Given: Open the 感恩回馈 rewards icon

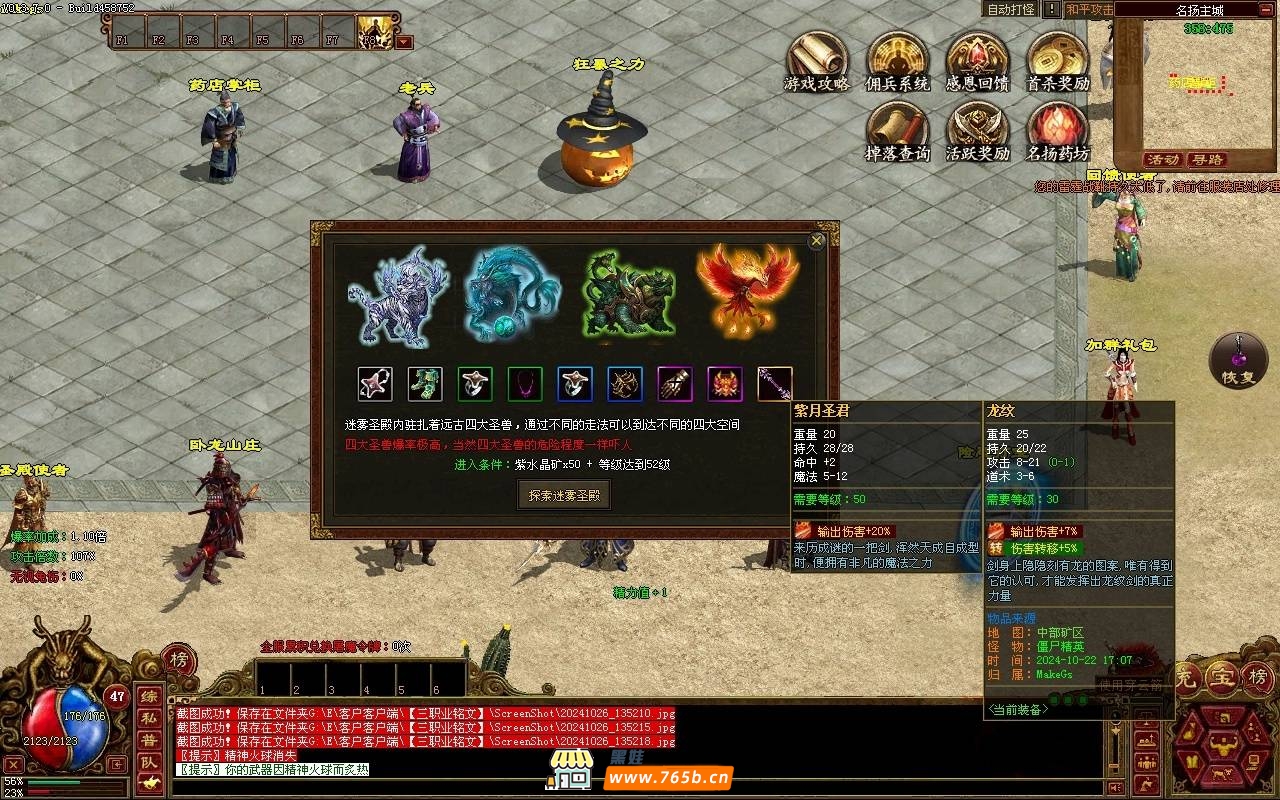Looking at the screenshot, I should tap(977, 58).
